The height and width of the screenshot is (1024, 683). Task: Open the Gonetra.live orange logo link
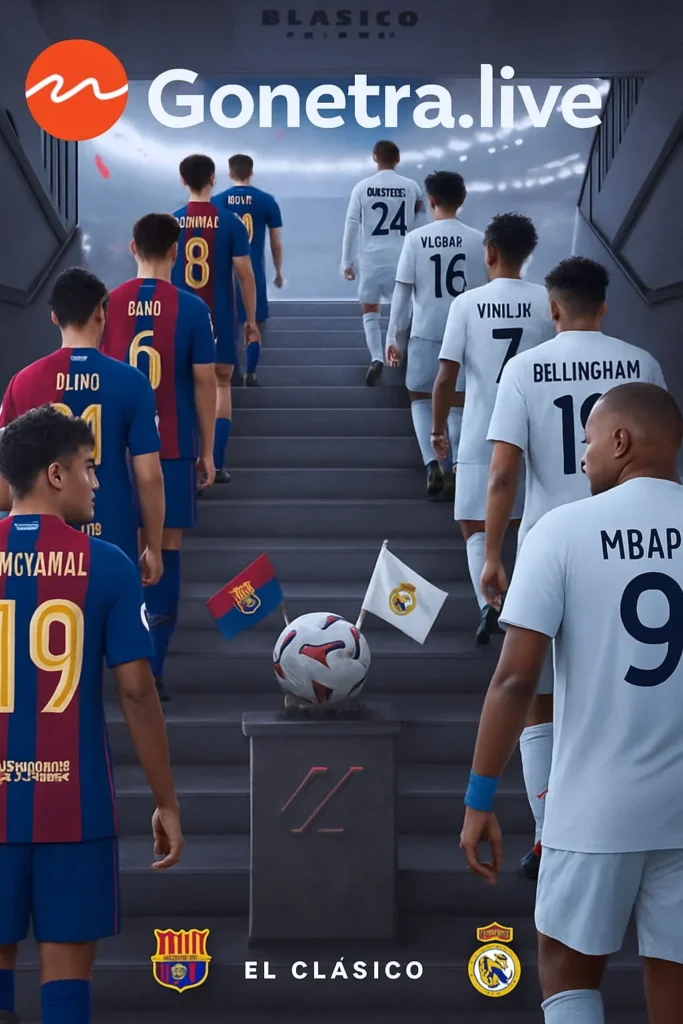click(77, 90)
